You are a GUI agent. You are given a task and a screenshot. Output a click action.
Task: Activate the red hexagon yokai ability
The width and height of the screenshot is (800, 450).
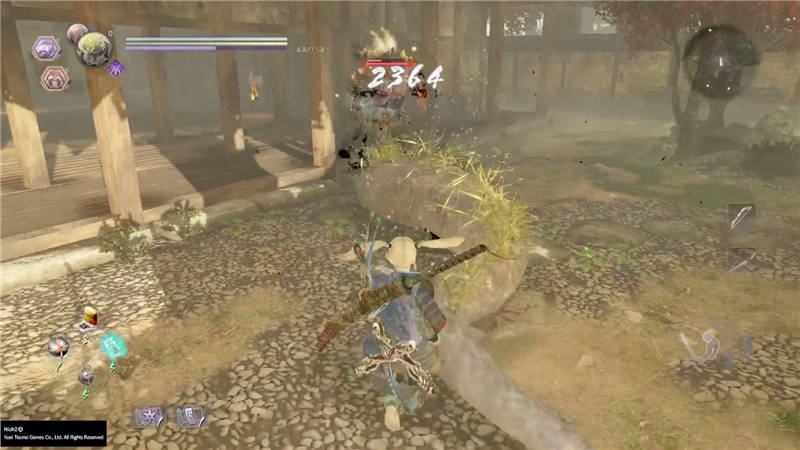click(54, 78)
